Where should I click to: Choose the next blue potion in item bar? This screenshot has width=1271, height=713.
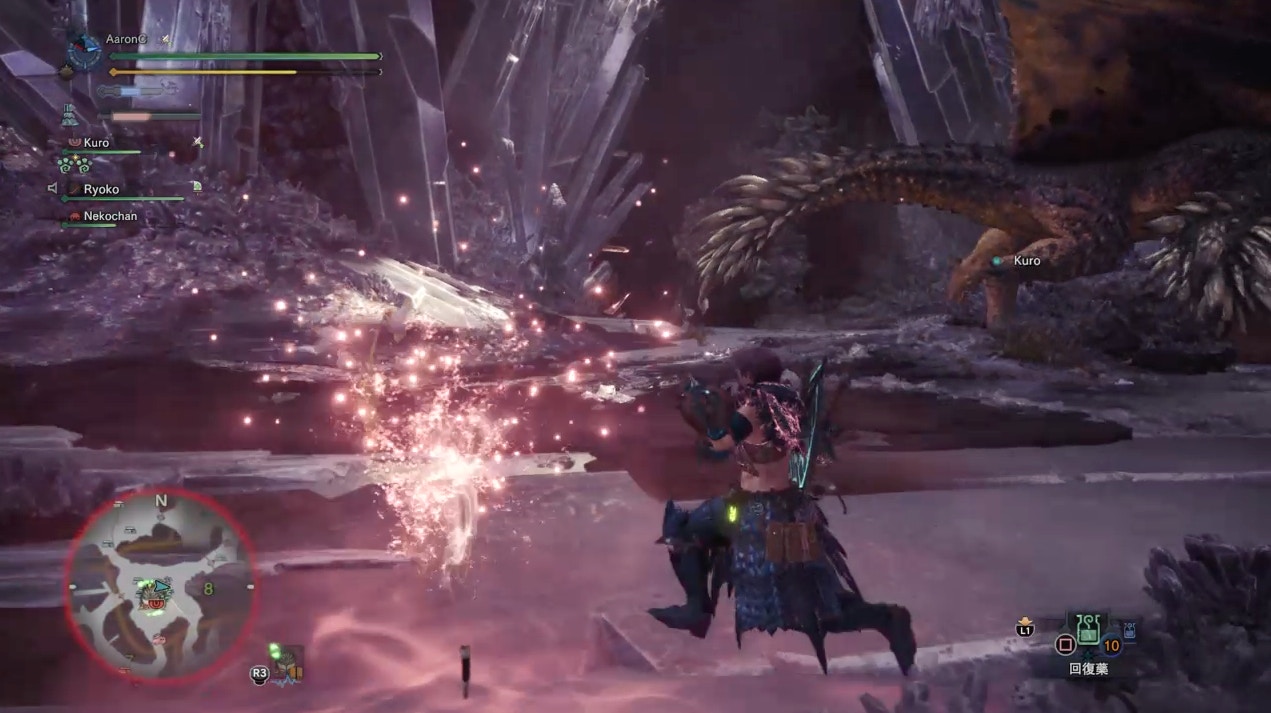pyautogui.click(x=1130, y=630)
